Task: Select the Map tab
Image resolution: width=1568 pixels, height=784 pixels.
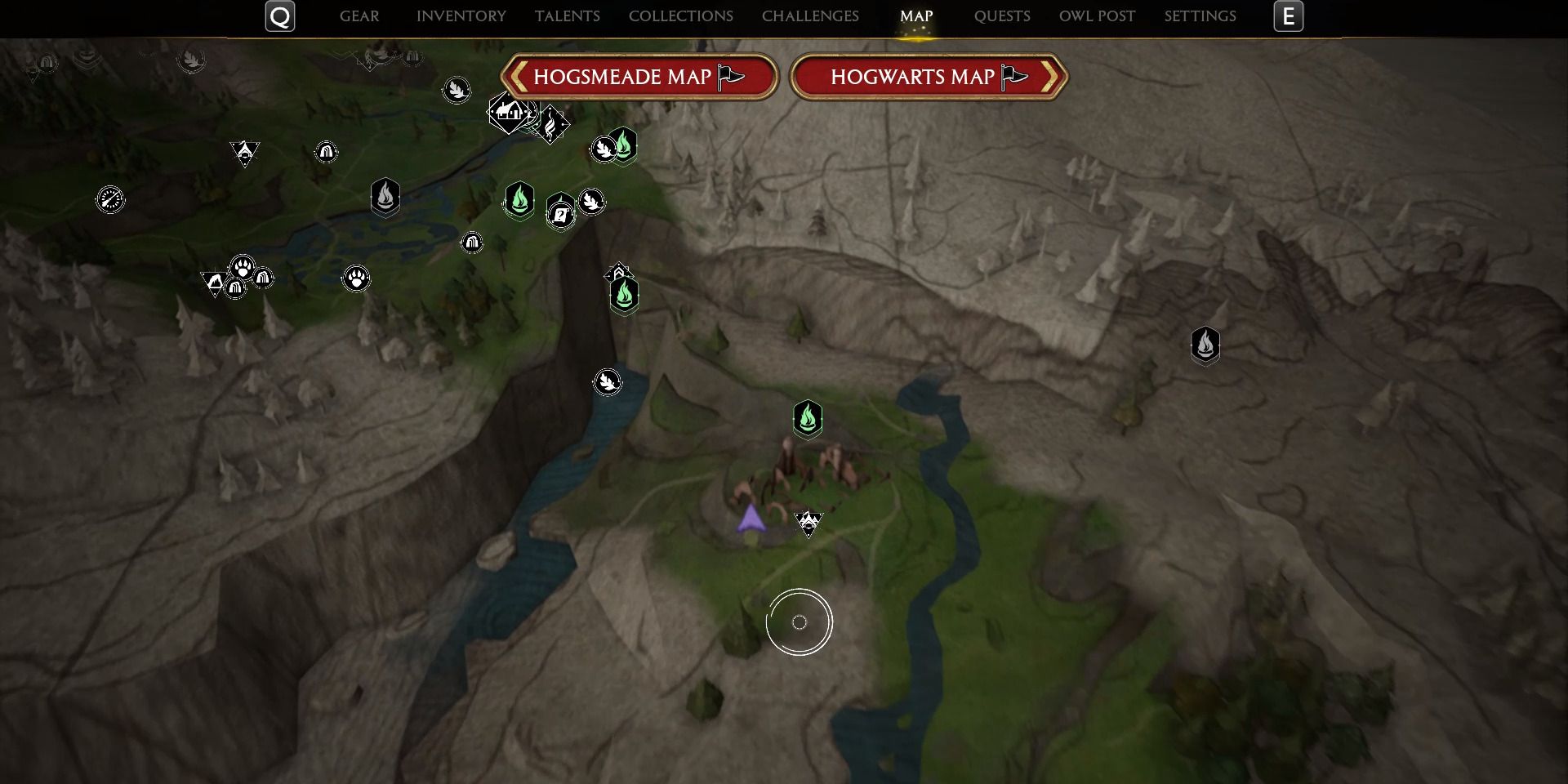Action: (x=915, y=16)
